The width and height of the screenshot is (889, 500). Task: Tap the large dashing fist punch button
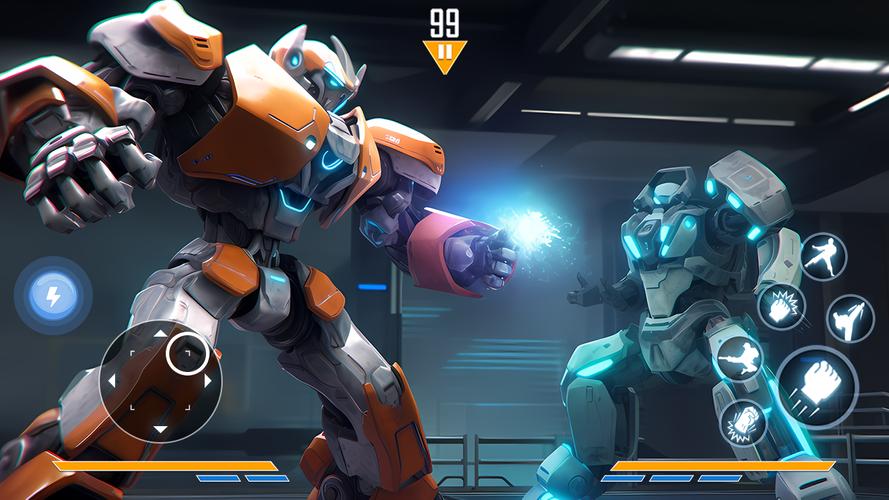click(x=817, y=386)
